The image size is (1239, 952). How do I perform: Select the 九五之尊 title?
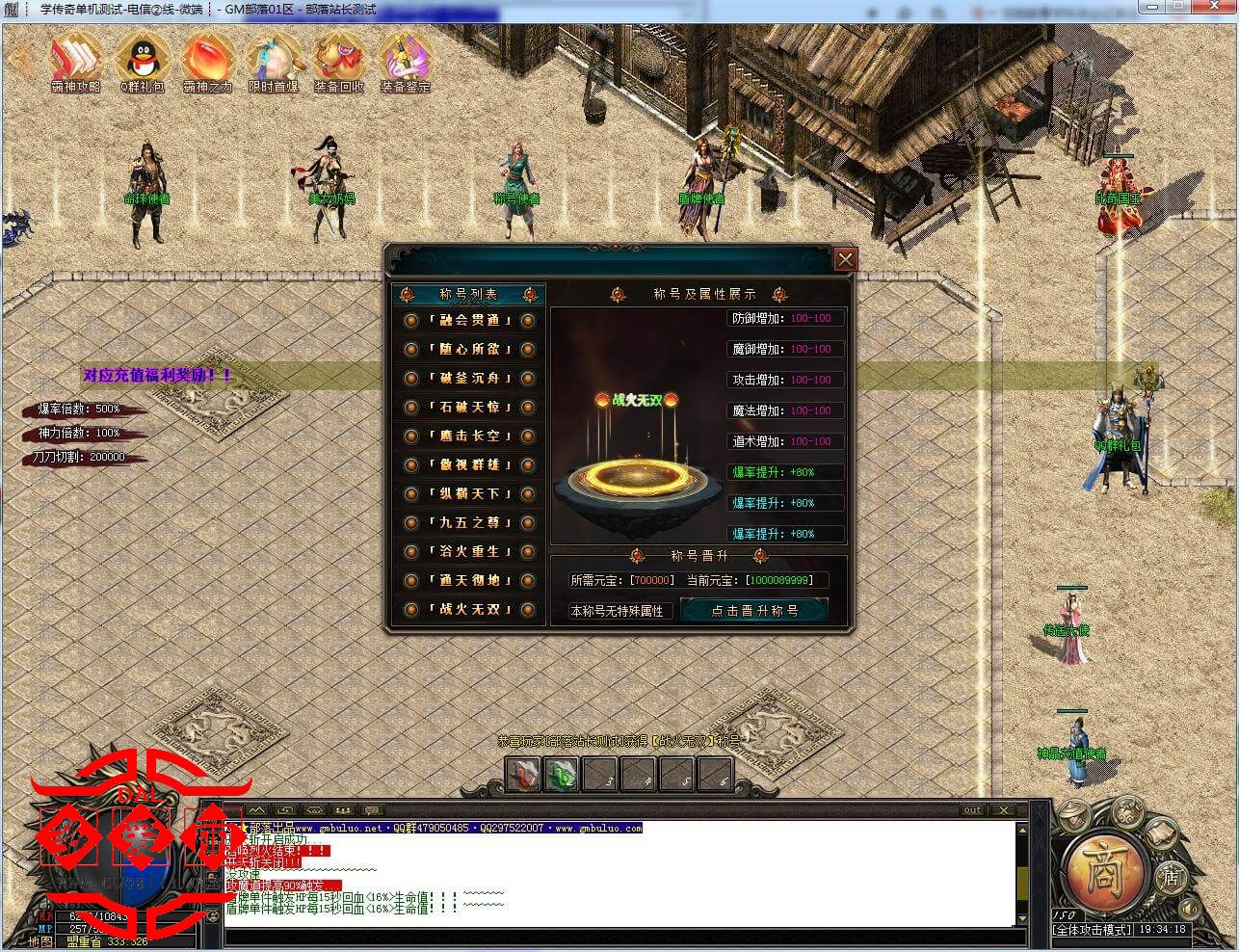(x=469, y=523)
